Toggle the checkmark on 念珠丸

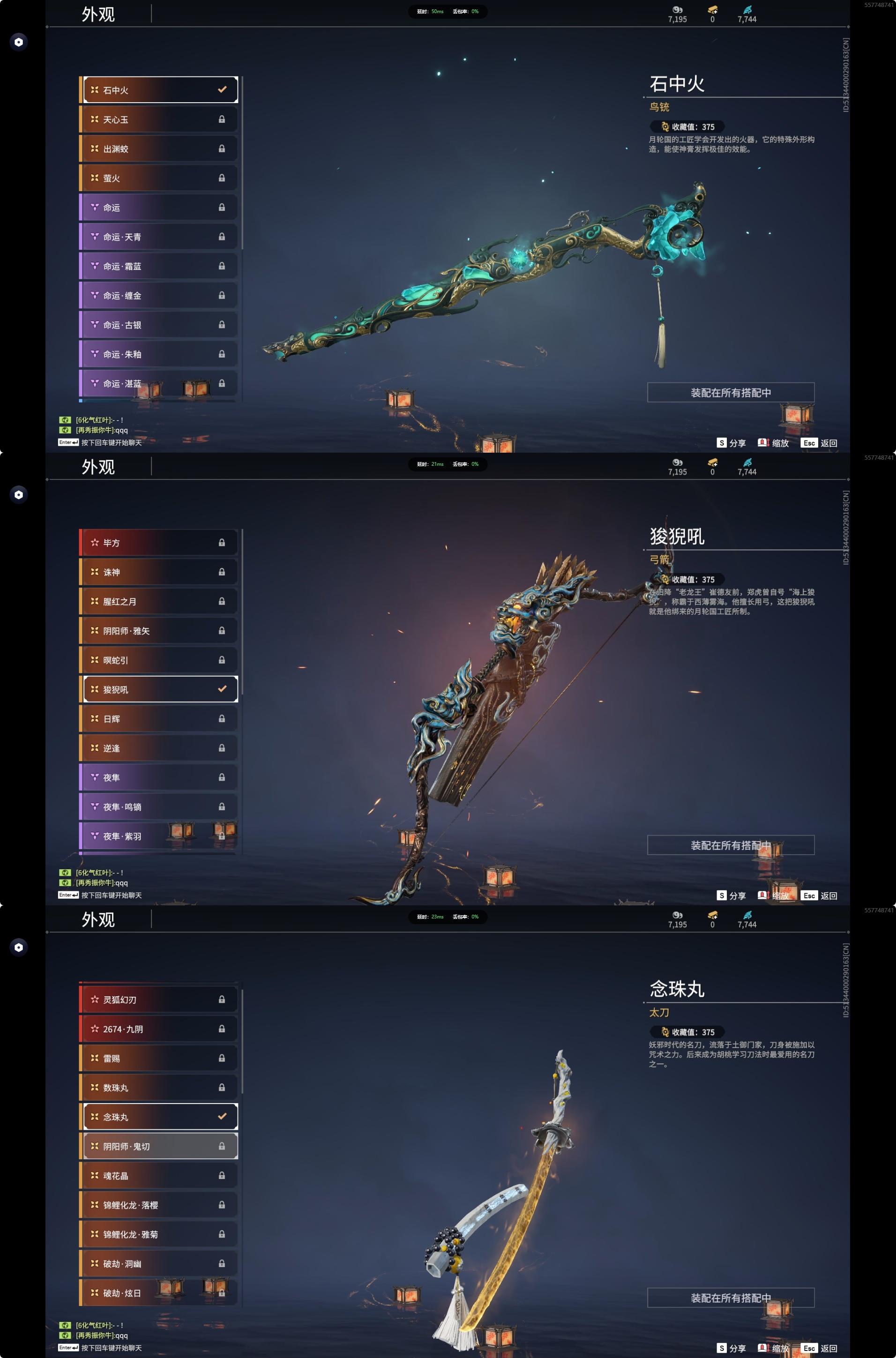[221, 1116]
